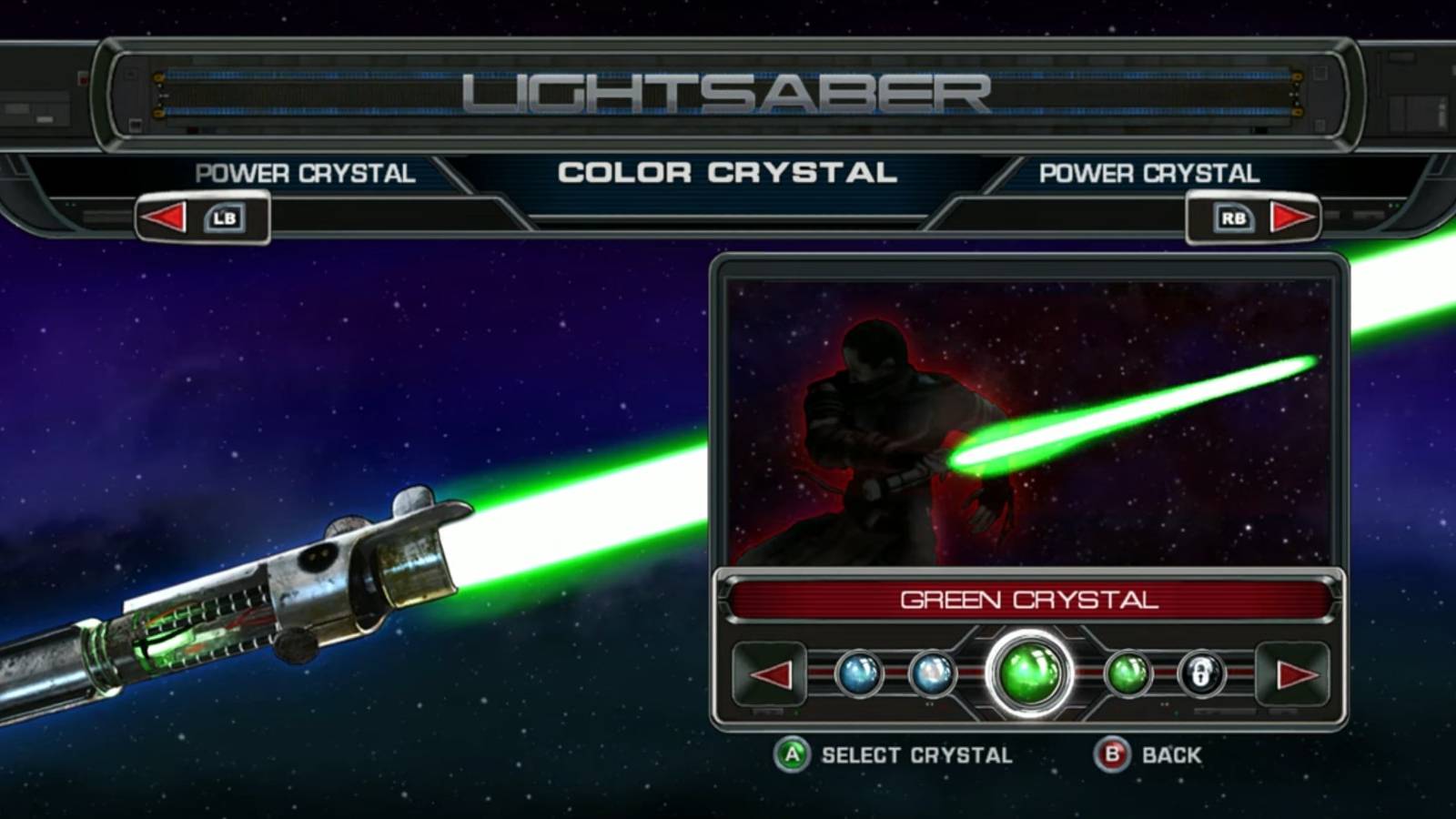This screenshot has width=1456, height=819.
Task: Switch to the left Power Crystal tab
Action: click(306, 173)
